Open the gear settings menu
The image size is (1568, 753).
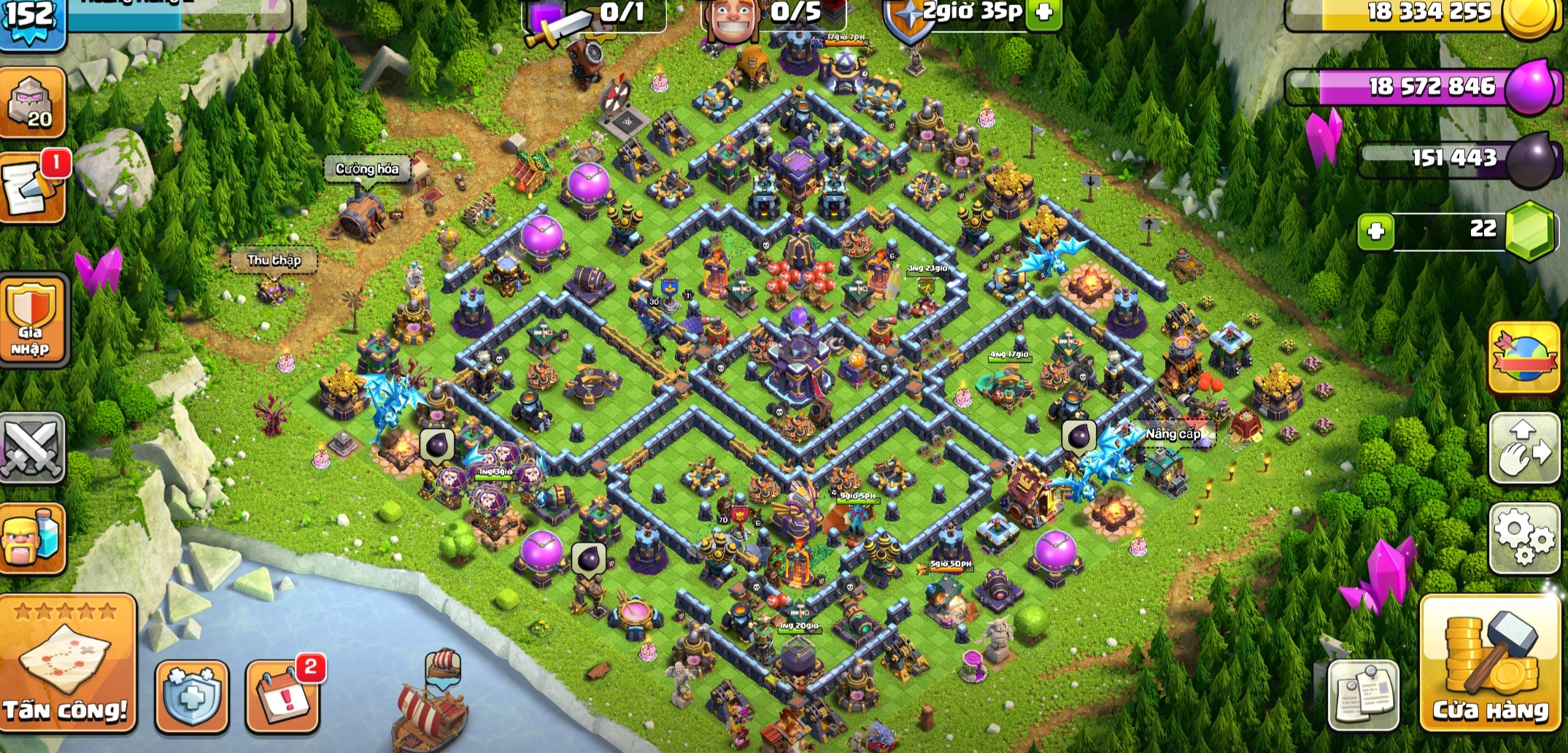[x=1523, y=538]
